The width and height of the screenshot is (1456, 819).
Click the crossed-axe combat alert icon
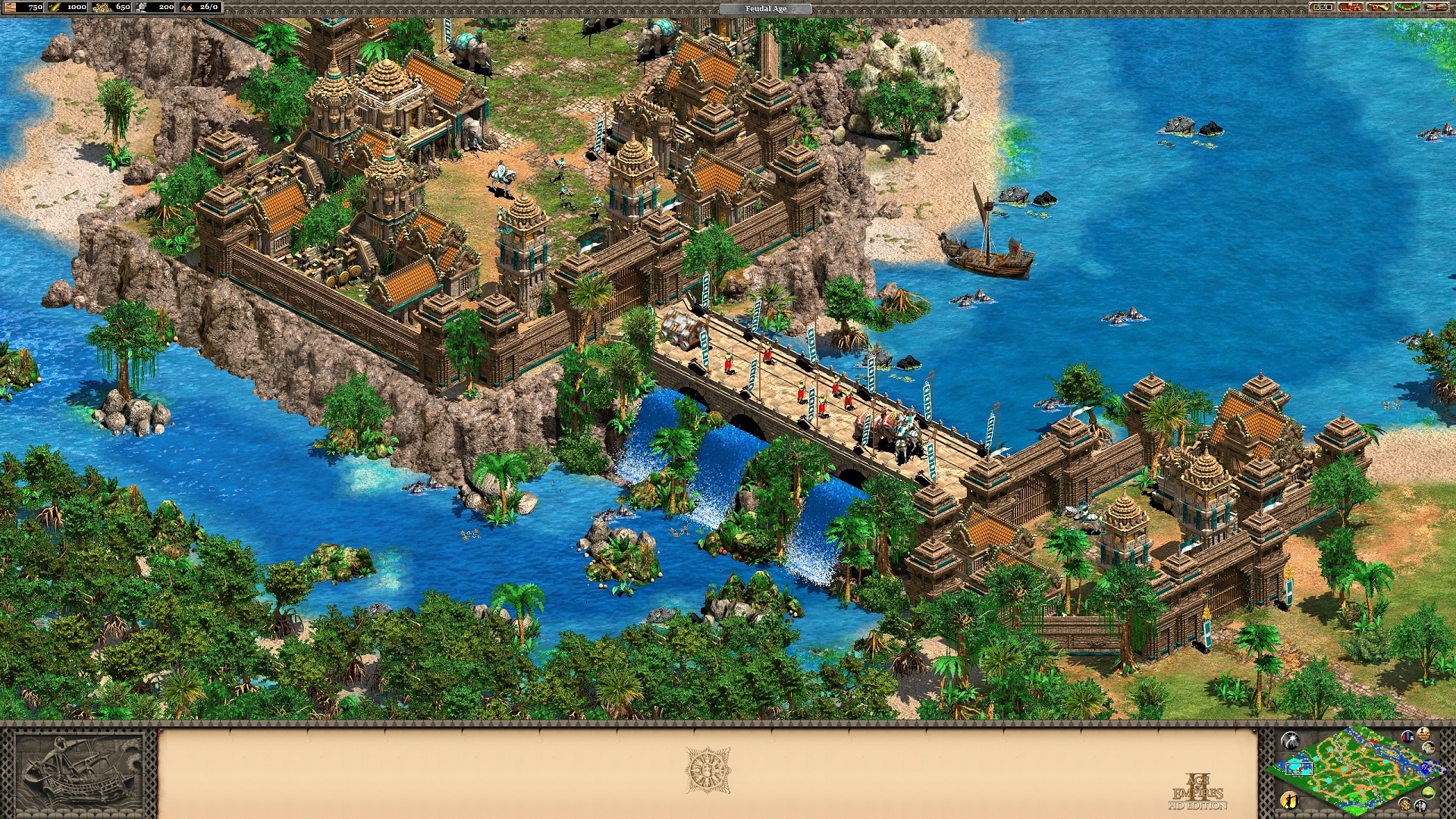[1422, 805]
